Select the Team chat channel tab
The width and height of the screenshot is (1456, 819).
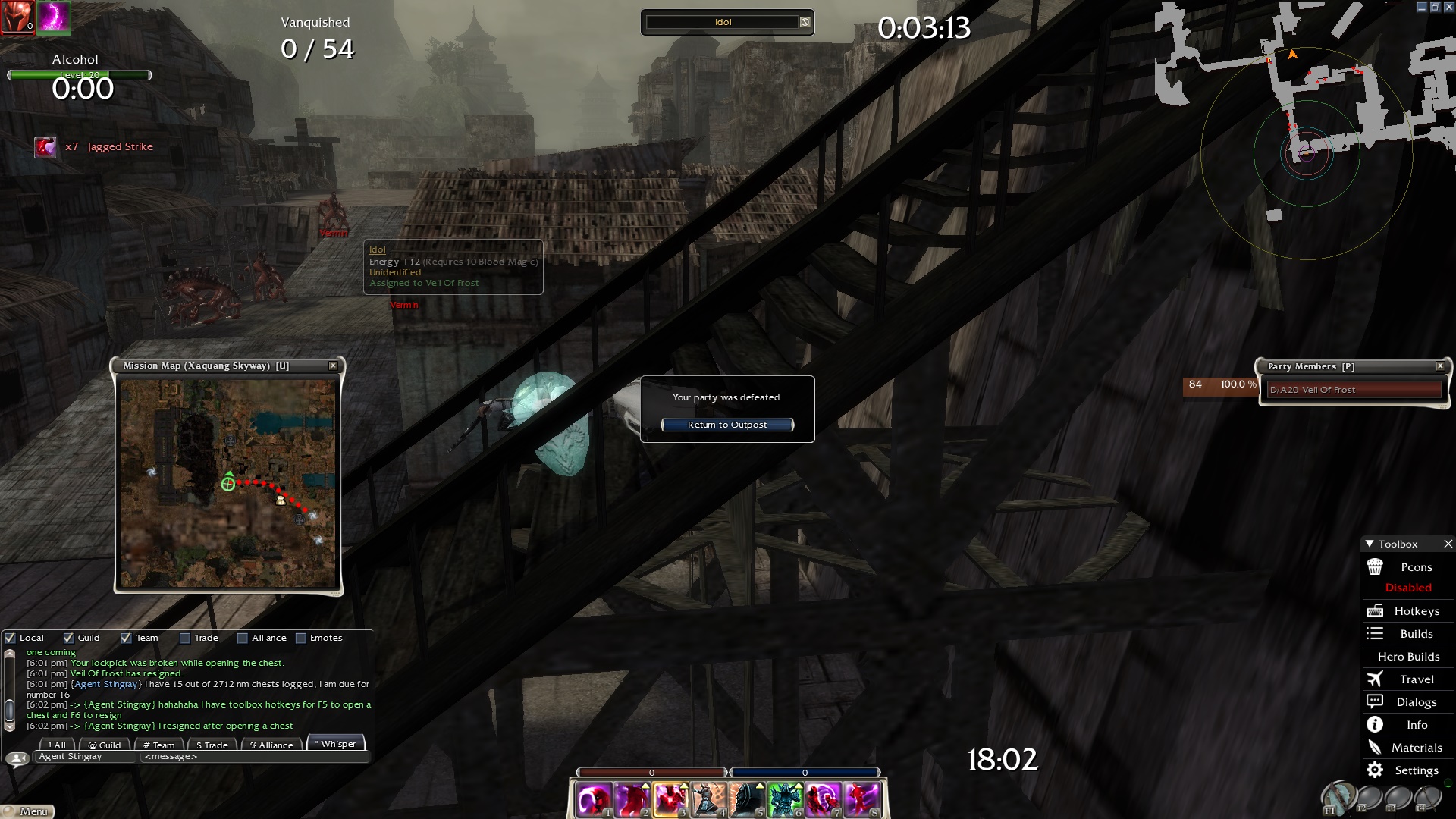pyautogui.click(x=159, y=745)
